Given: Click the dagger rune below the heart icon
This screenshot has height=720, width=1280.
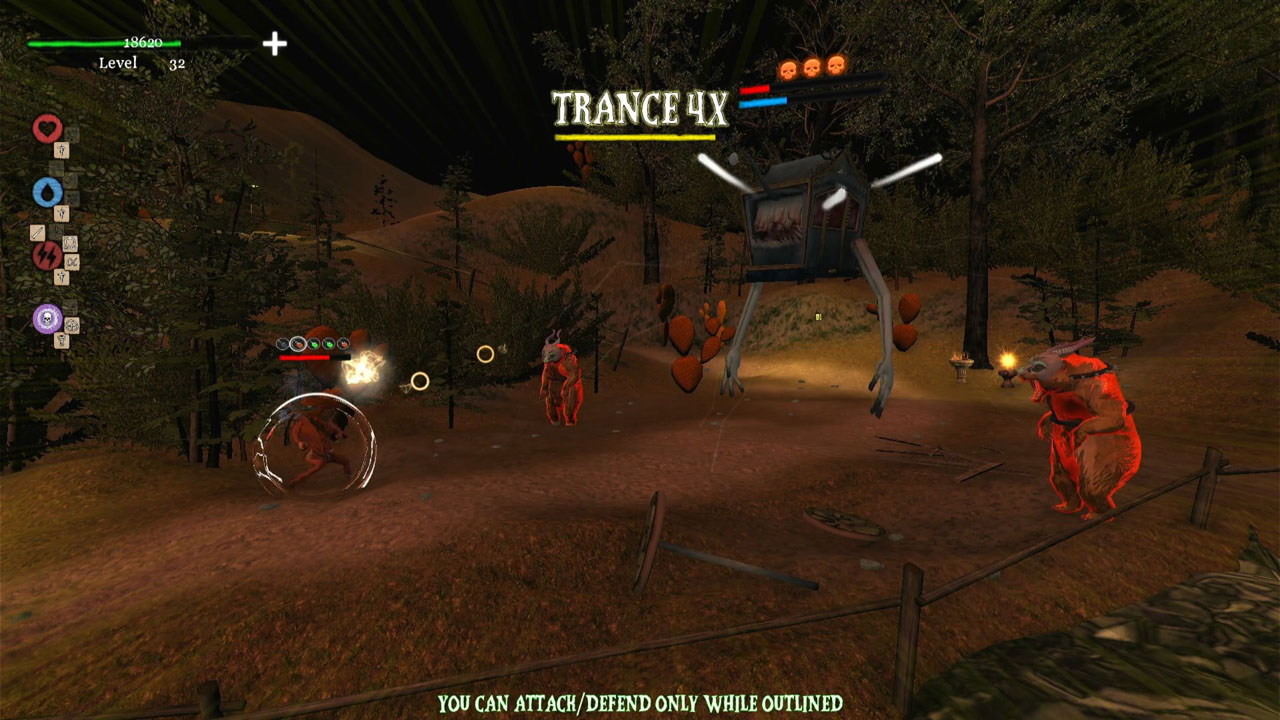Looking at the screenshot, I should click(x=61, y=150).
